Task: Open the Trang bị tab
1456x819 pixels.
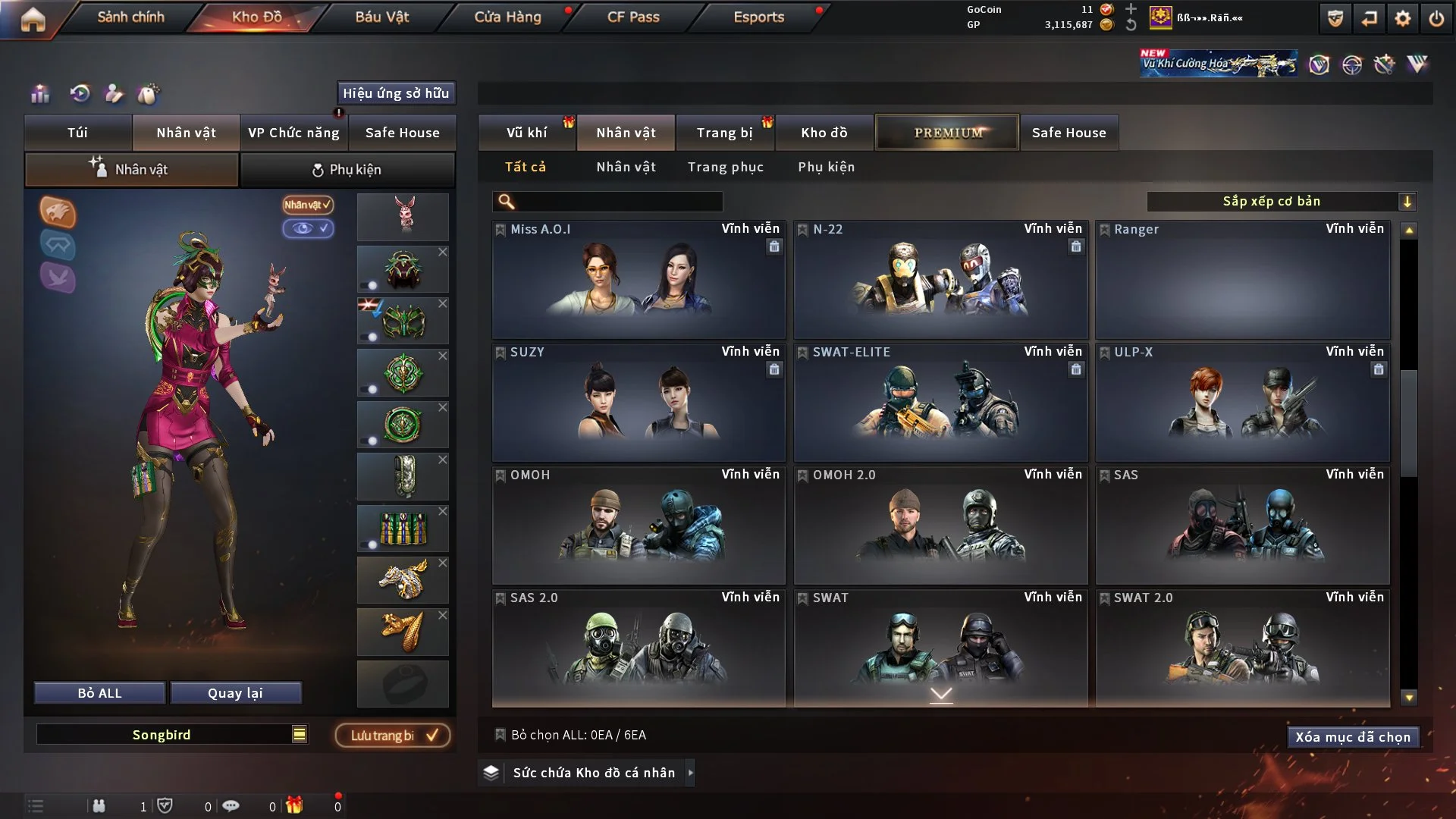Action: click(724, 133)
